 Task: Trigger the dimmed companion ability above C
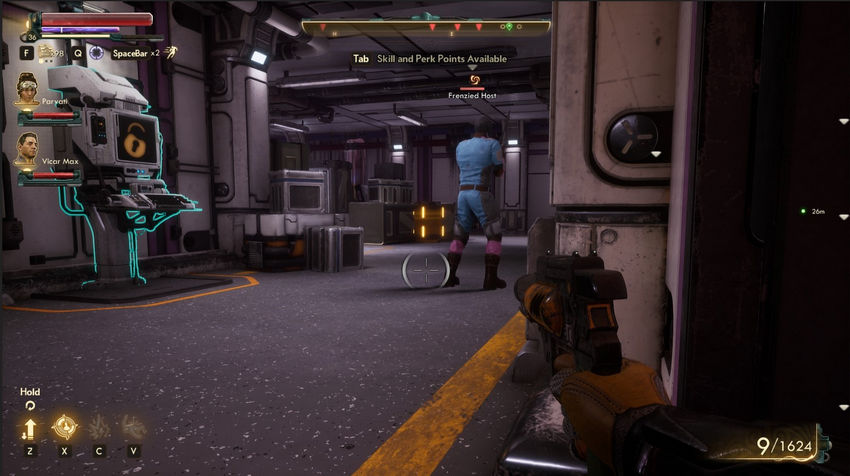pos(98,428)
